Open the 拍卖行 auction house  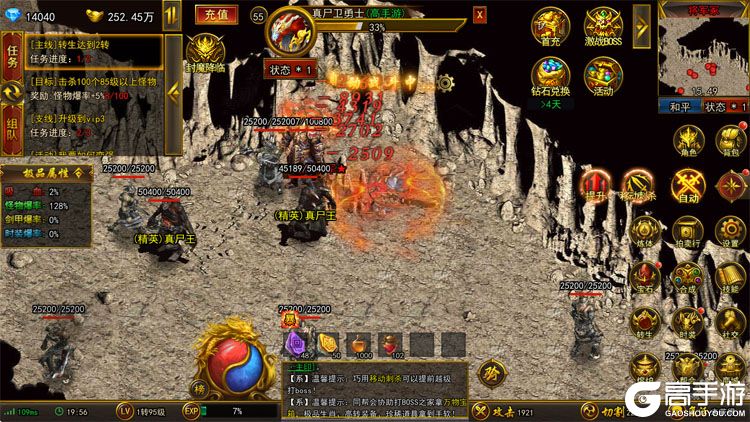(x=689, y=230)
